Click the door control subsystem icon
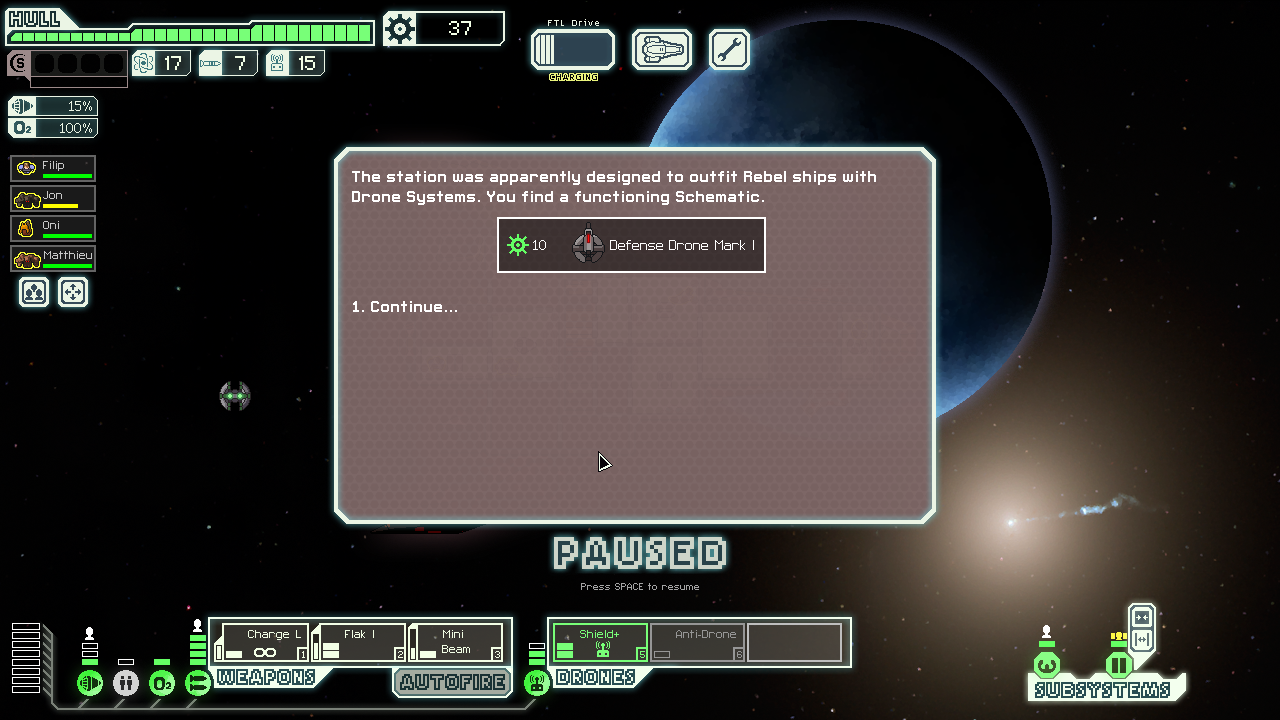This screenshot has height=720, width=1280. 1119,665
